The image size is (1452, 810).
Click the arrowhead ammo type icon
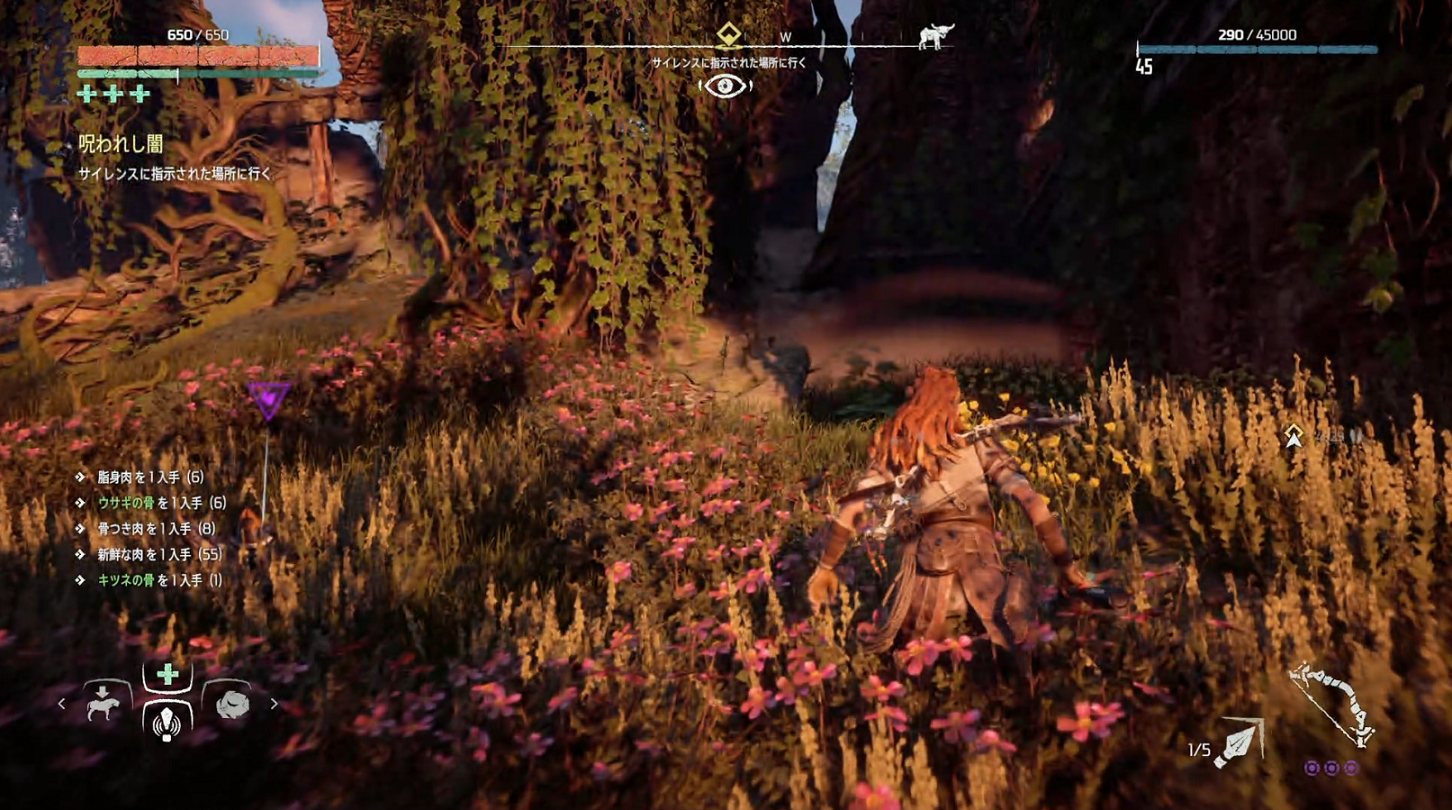(1240, 745)
